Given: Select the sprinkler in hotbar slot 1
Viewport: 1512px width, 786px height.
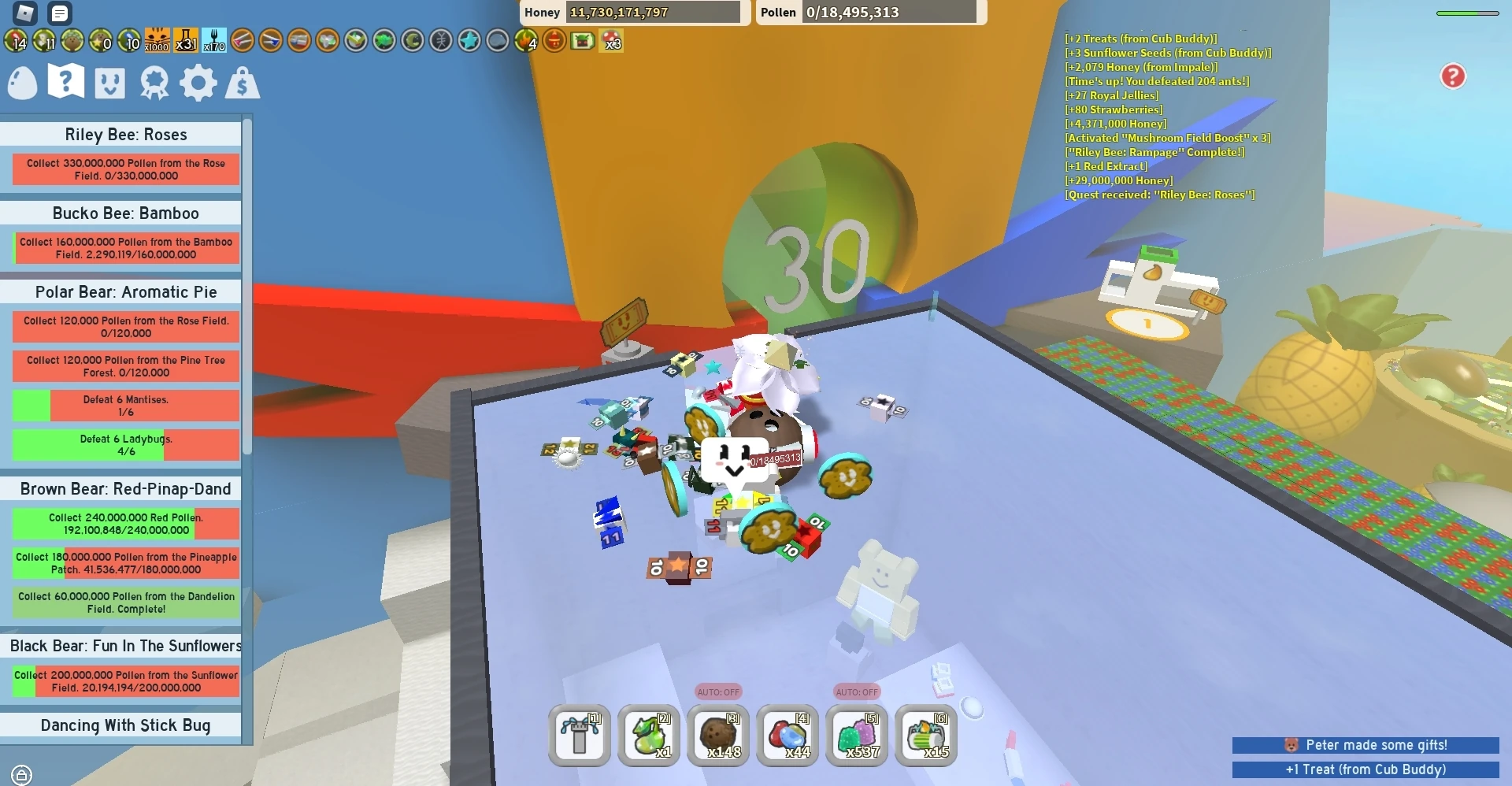Looking at the screenshot, I should 580,736.
